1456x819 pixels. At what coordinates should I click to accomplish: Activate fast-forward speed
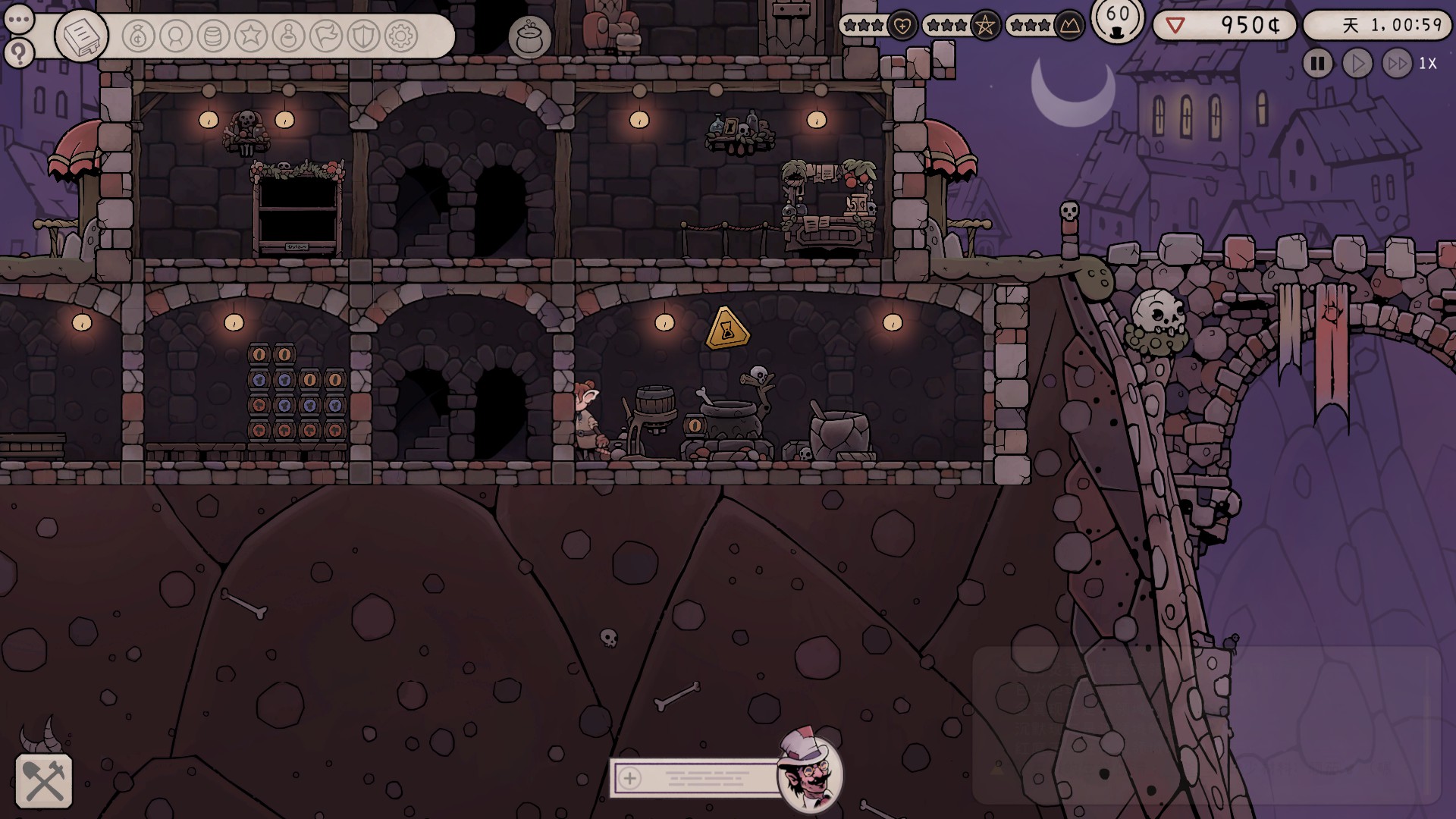(x=1397, y=64)
